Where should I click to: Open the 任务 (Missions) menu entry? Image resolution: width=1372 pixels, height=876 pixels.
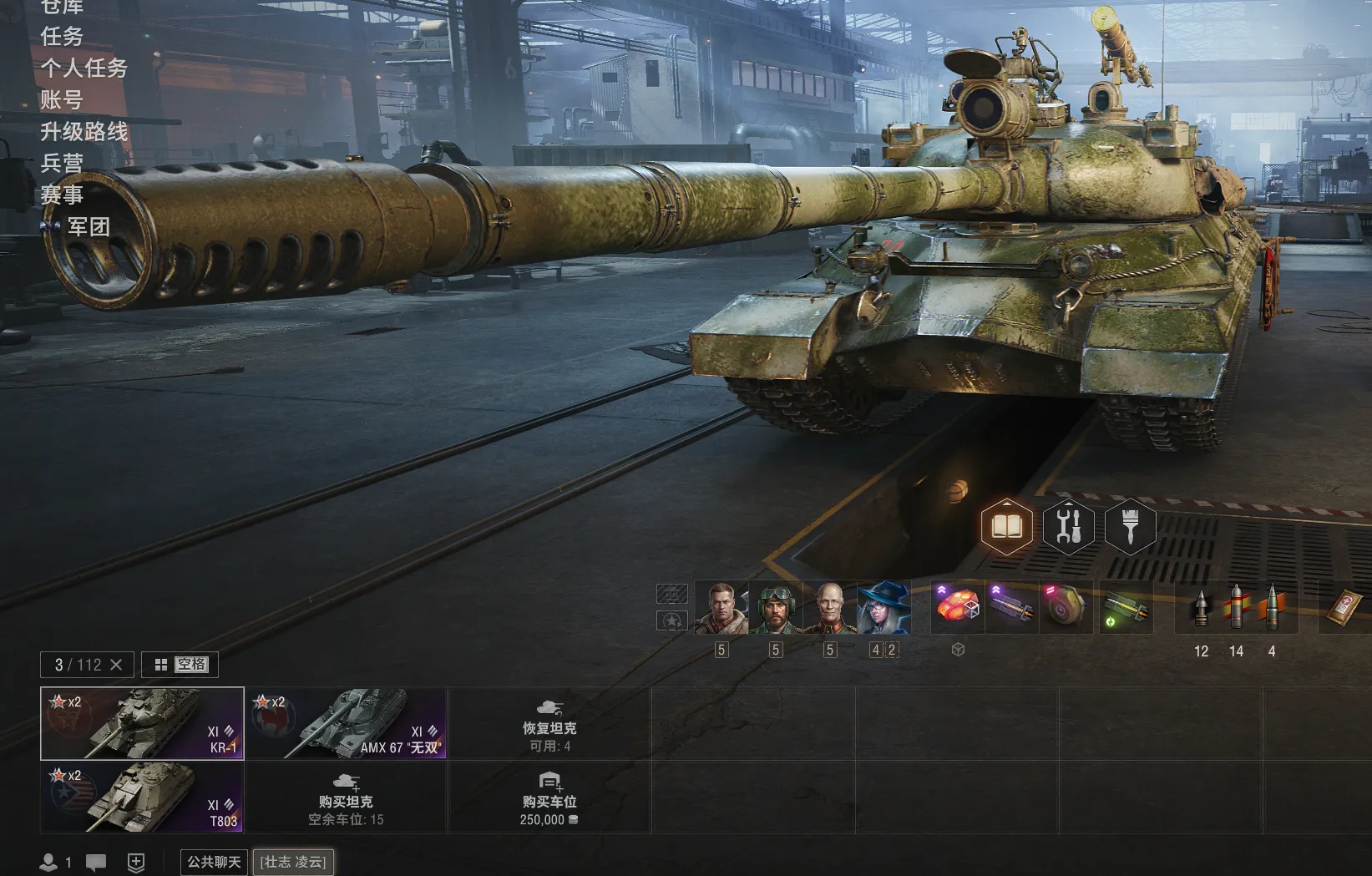click(x=62, y=37)
